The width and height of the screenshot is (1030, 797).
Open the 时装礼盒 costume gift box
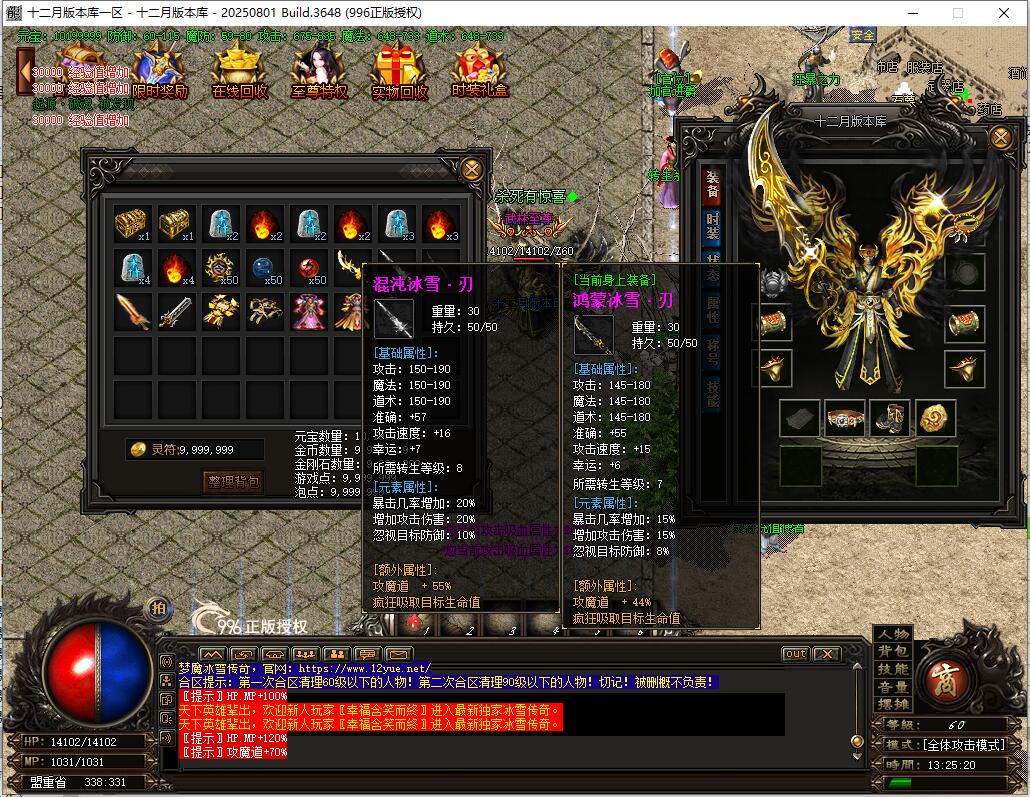tap(479, 72)
